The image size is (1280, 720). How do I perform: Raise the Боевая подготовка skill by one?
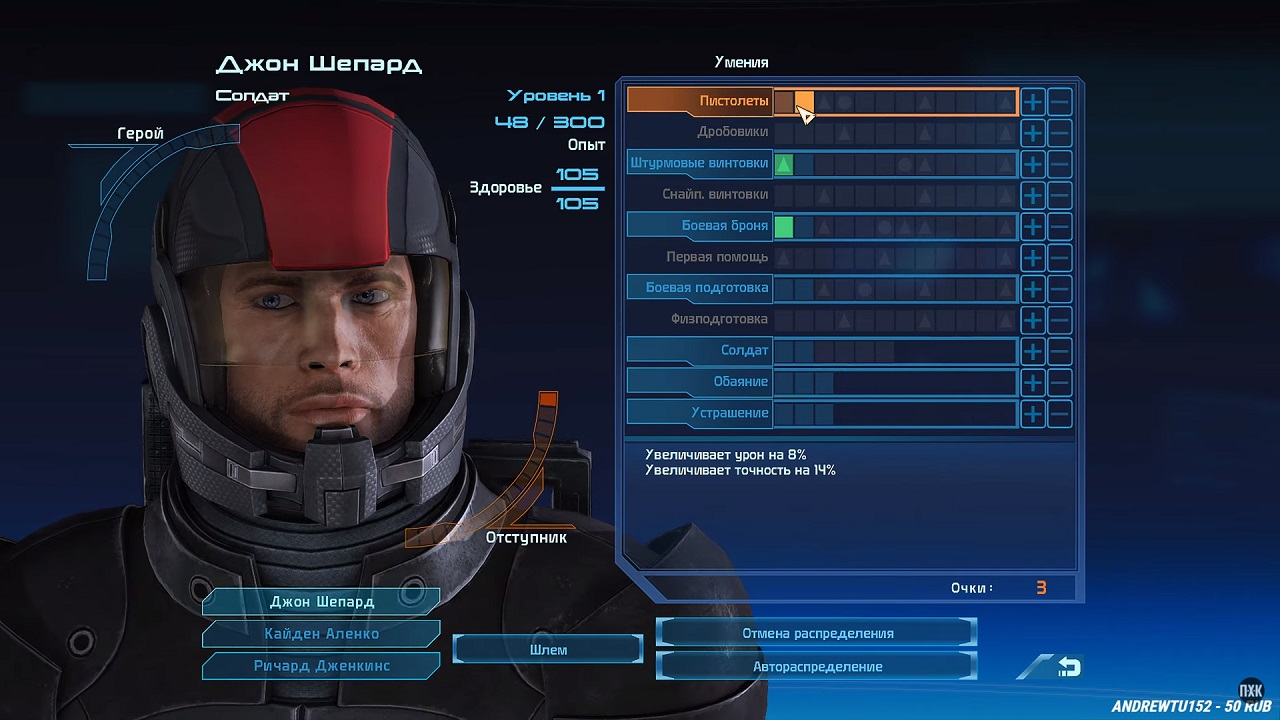pos(1033,288)
